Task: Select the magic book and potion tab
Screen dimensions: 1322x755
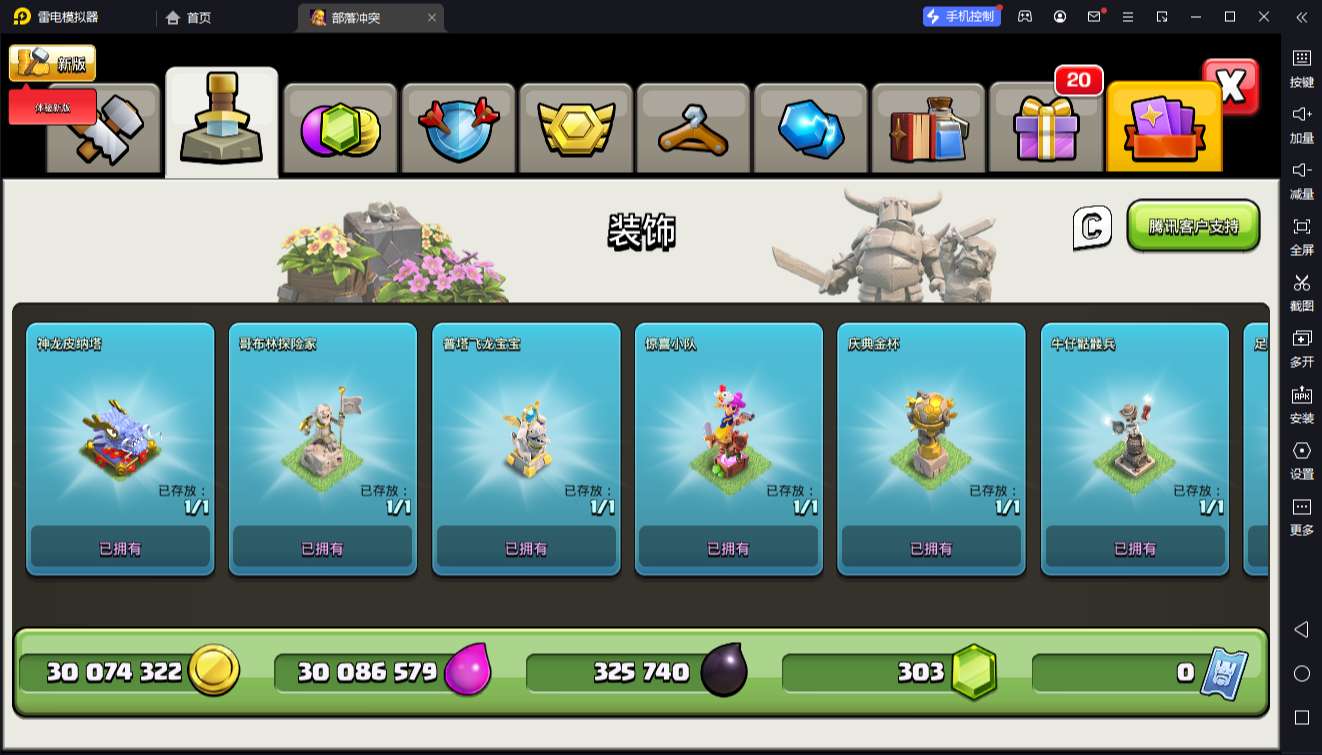Action: (x=928, y=130)
